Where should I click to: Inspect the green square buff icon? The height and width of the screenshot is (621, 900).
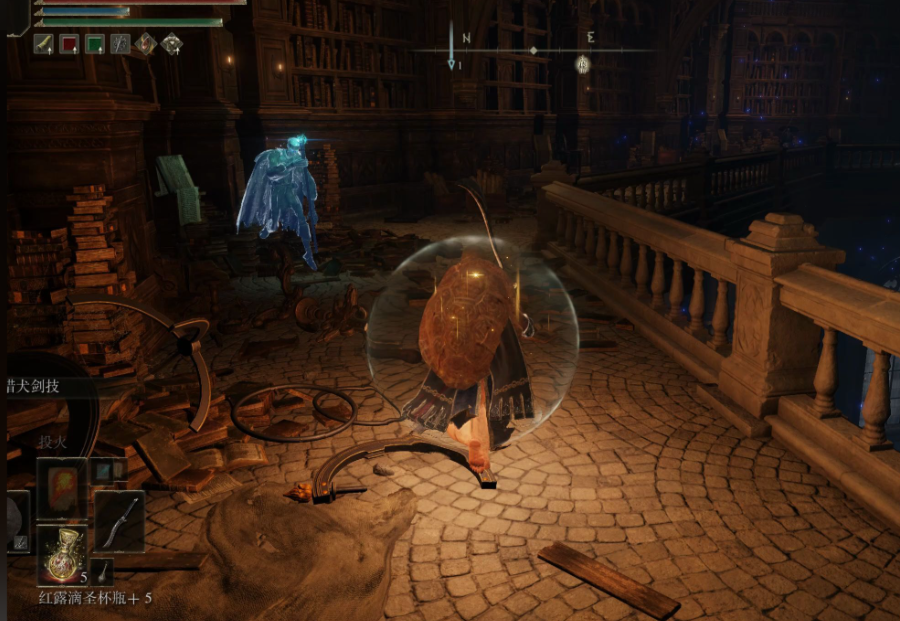click(x=95, y=43)
